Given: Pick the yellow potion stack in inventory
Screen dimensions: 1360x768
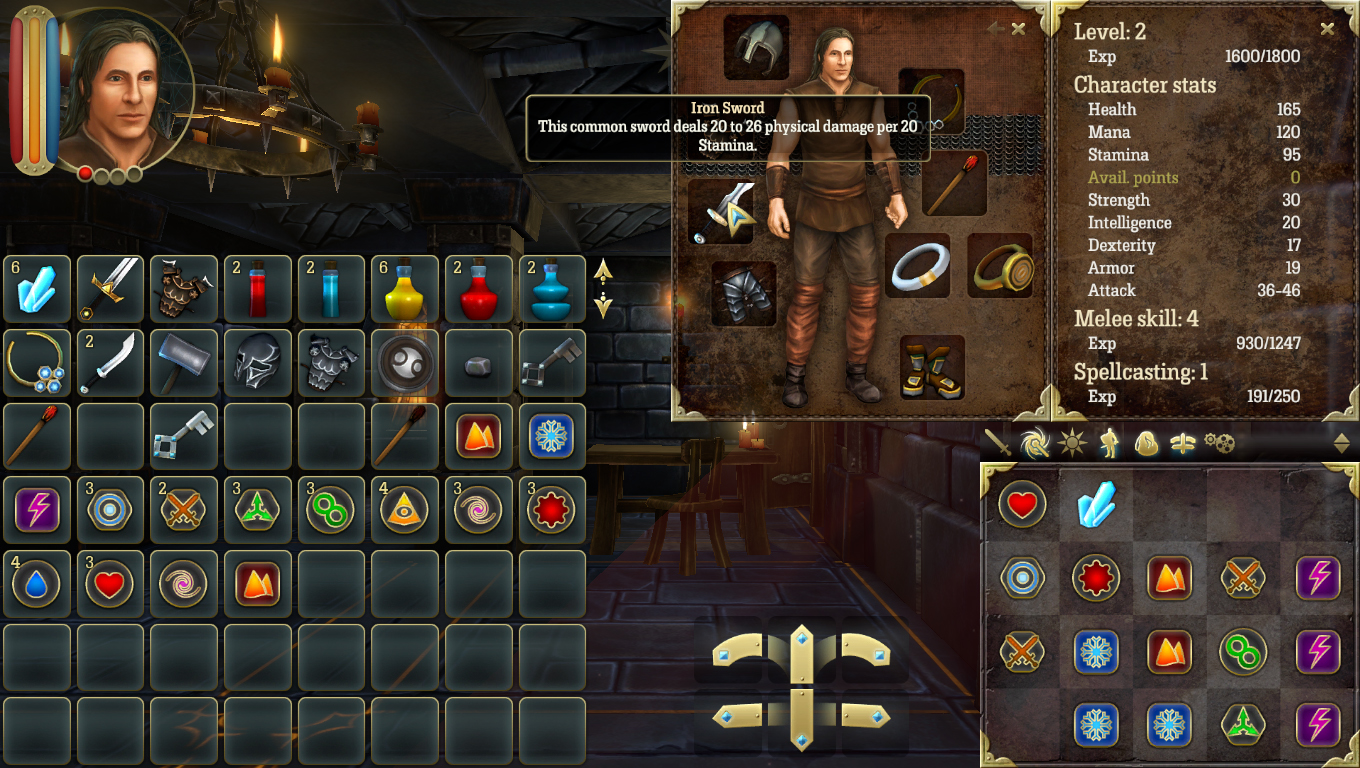Looking at the screenshot, I should 406,289.
